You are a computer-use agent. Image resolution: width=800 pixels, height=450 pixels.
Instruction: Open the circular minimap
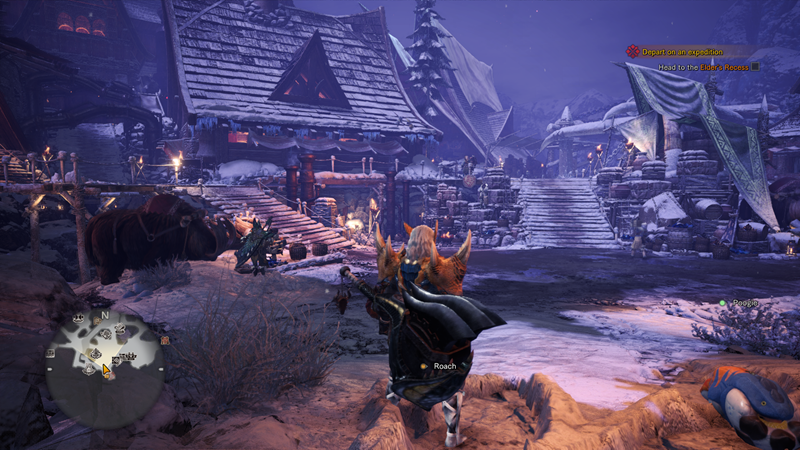coord(104,361)
